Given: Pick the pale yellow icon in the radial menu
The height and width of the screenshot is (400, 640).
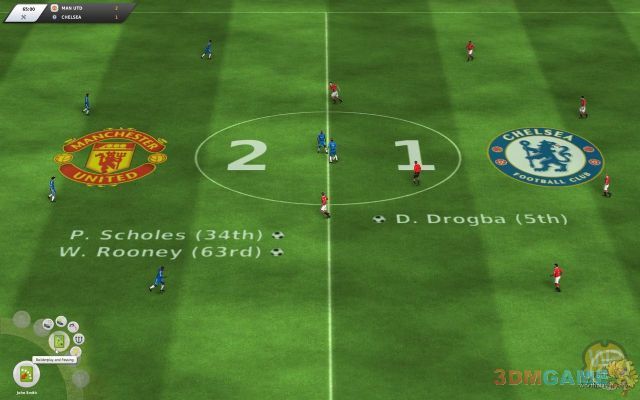Looking at the screenshot, I should [75, 351].
